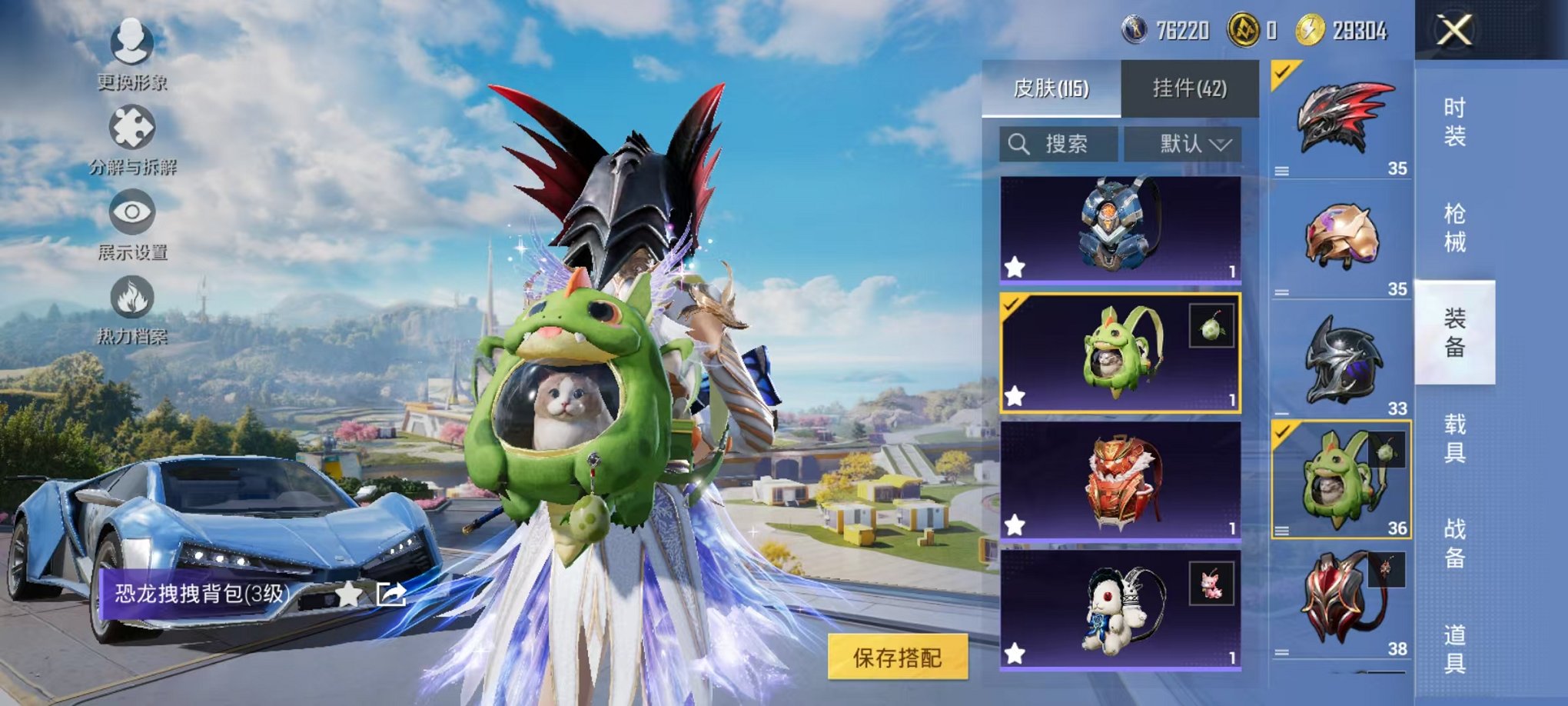Close the customization screen with the X button
The image size is (1568, 706).
click(1453, 29)
